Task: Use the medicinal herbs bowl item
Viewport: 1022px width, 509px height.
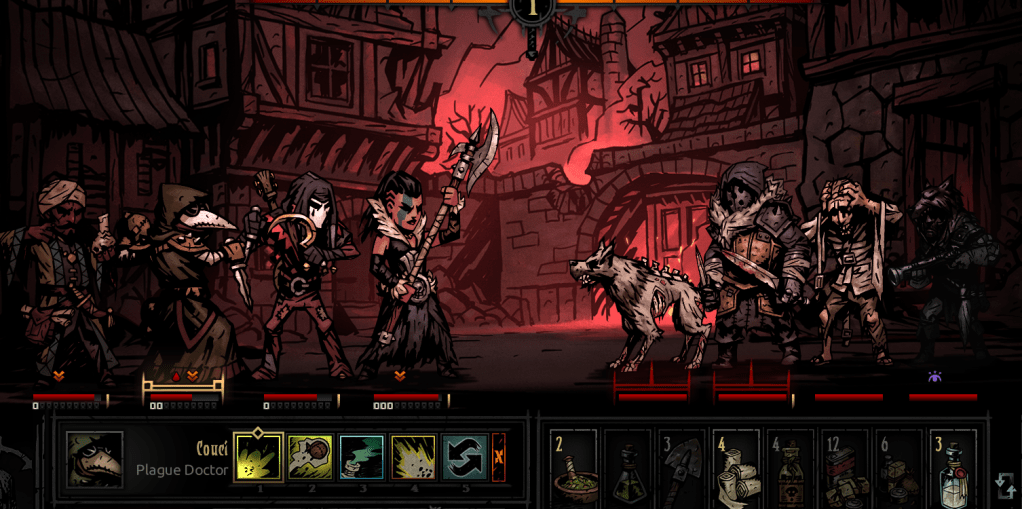Action: 574,467
